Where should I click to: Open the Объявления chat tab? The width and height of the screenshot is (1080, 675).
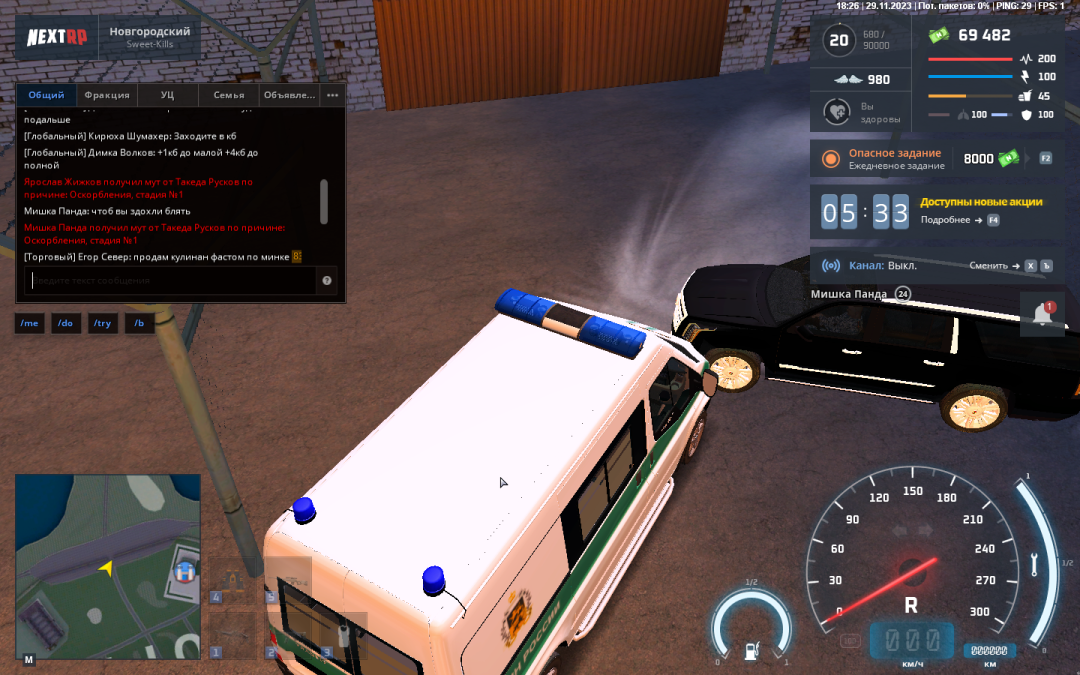point(289,95)
